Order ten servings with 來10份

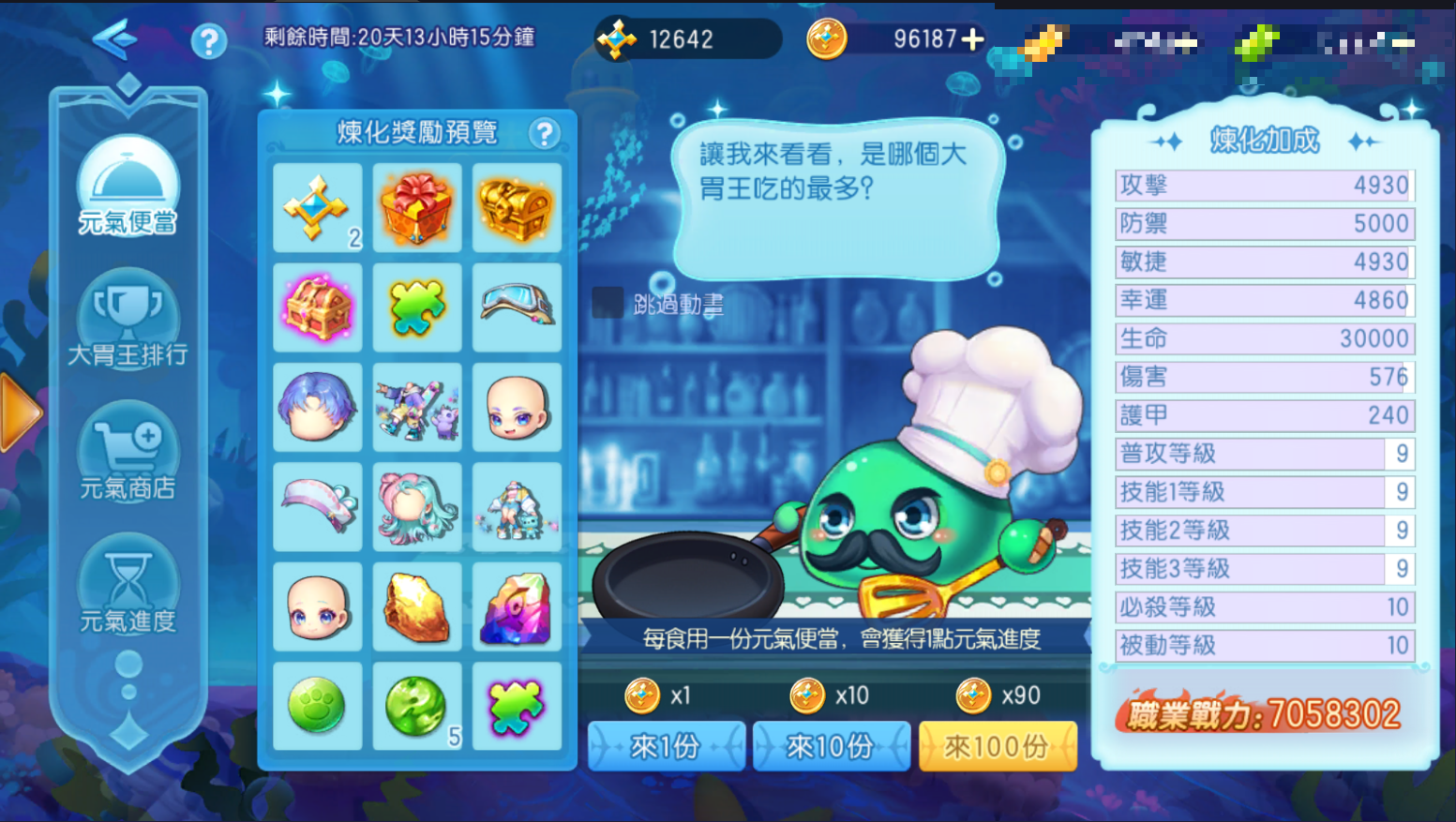(x=831, y=747)
